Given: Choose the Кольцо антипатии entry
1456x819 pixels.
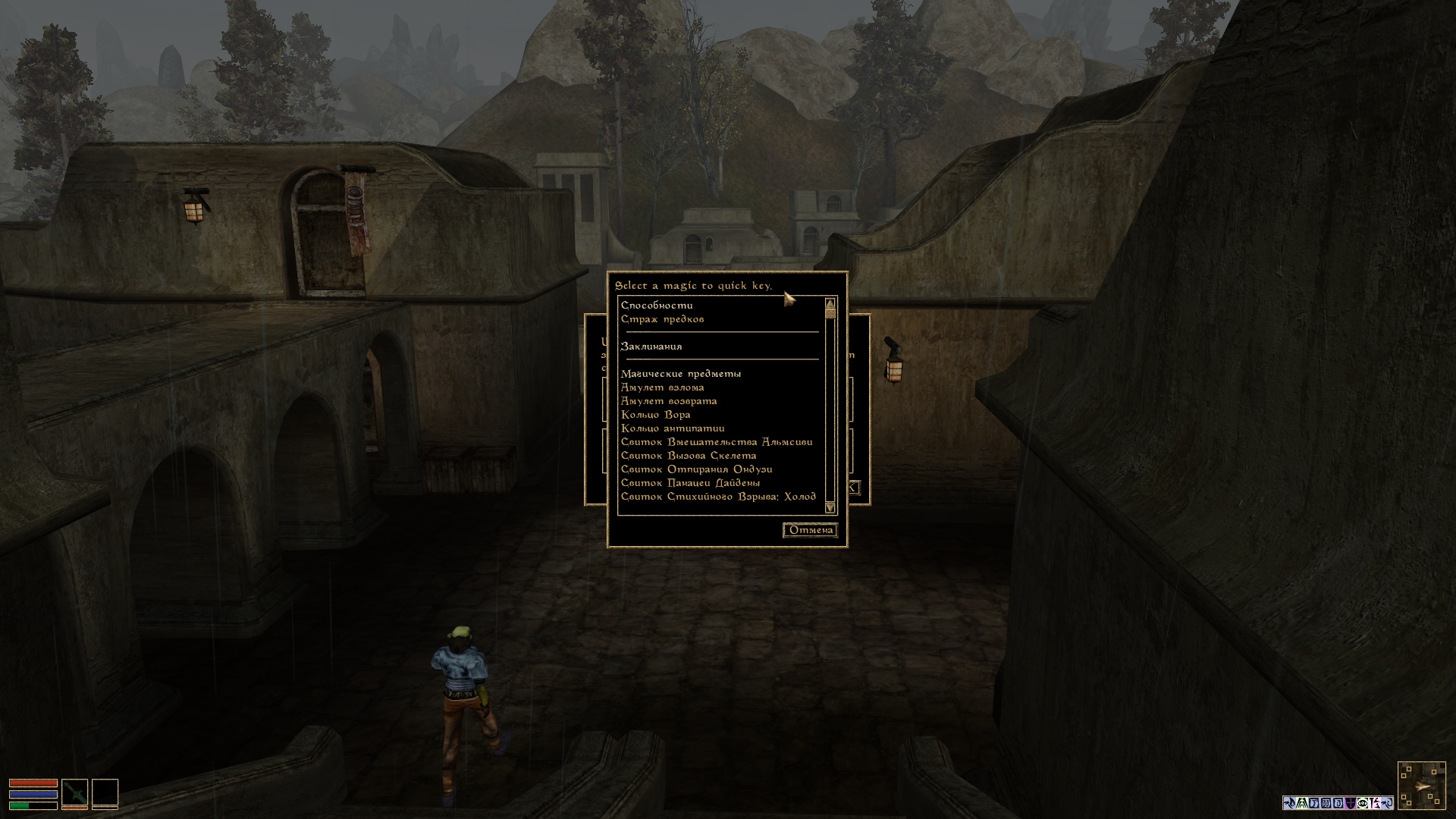Looking at the screenshot, I should [672, 428].
